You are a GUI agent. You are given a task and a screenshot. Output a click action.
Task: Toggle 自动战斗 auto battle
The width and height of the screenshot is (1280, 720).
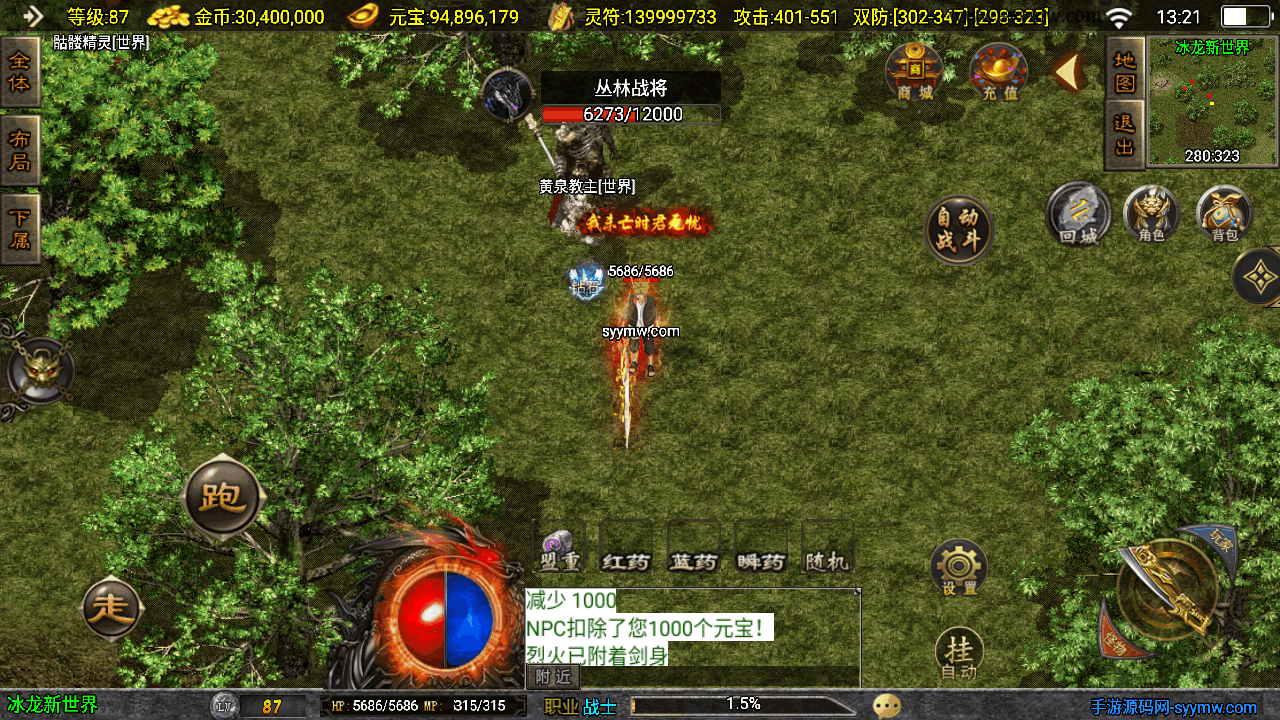click(x=958, y=230)
